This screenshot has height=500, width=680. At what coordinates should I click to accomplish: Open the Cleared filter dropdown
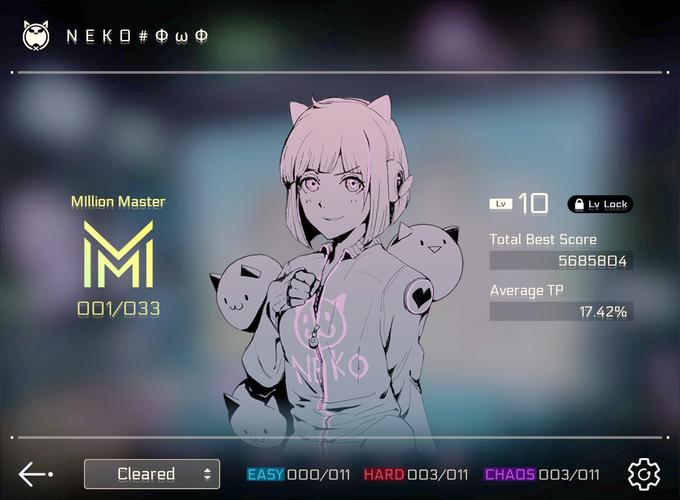(x=152, y=474)
